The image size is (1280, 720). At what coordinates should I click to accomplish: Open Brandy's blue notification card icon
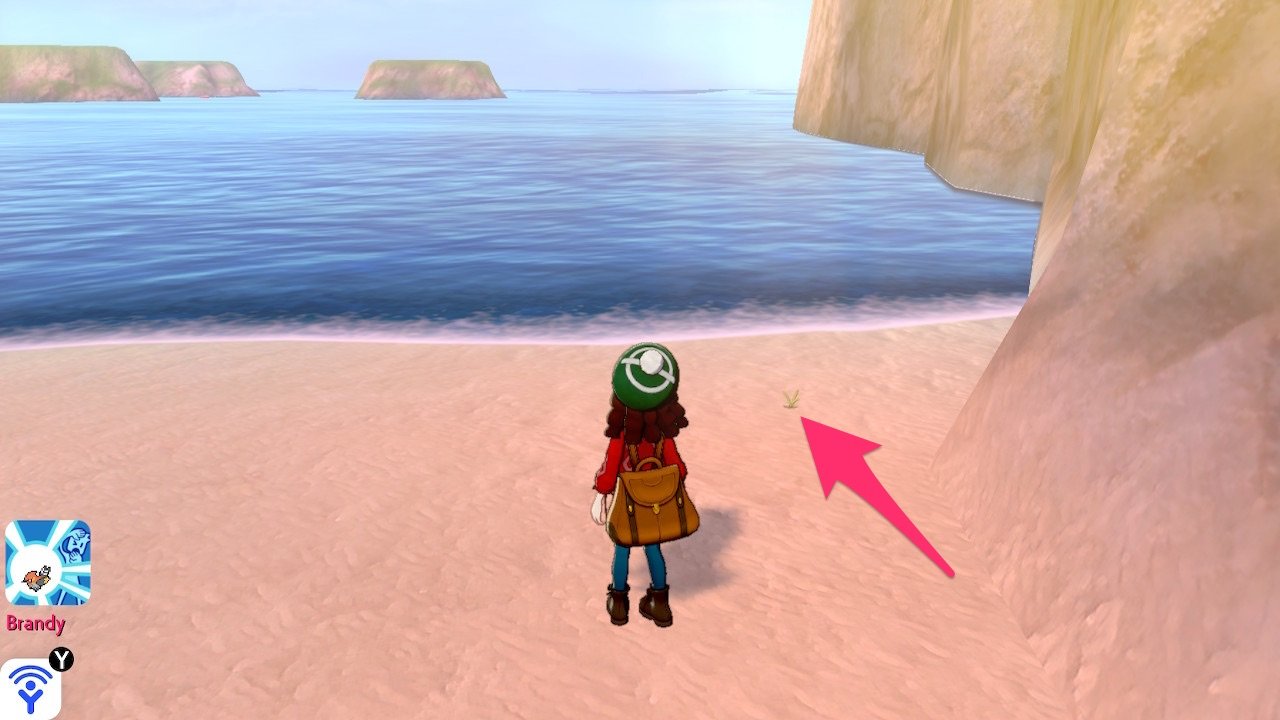tap(47, 562)
